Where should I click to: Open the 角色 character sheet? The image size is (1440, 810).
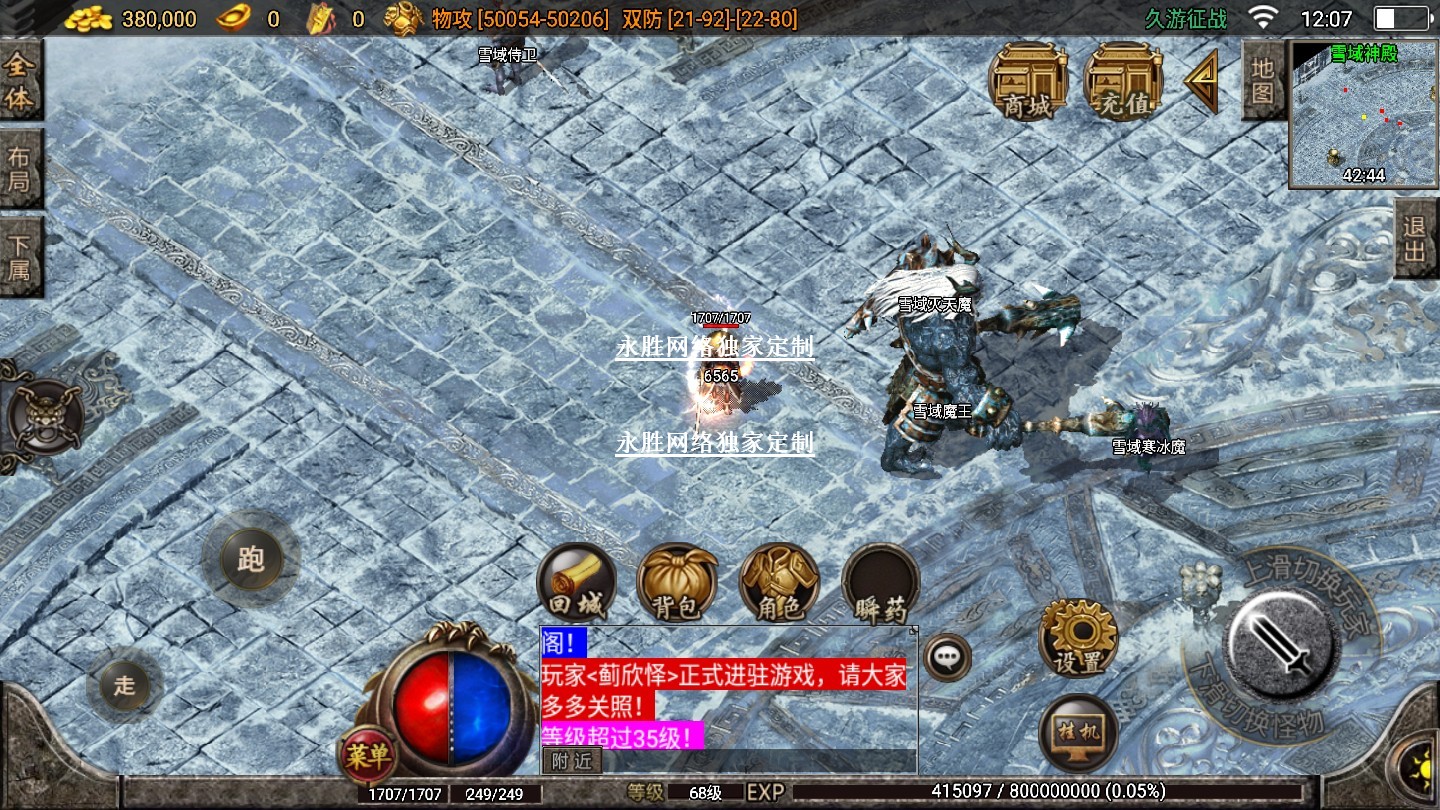click(x=779, y=583)
